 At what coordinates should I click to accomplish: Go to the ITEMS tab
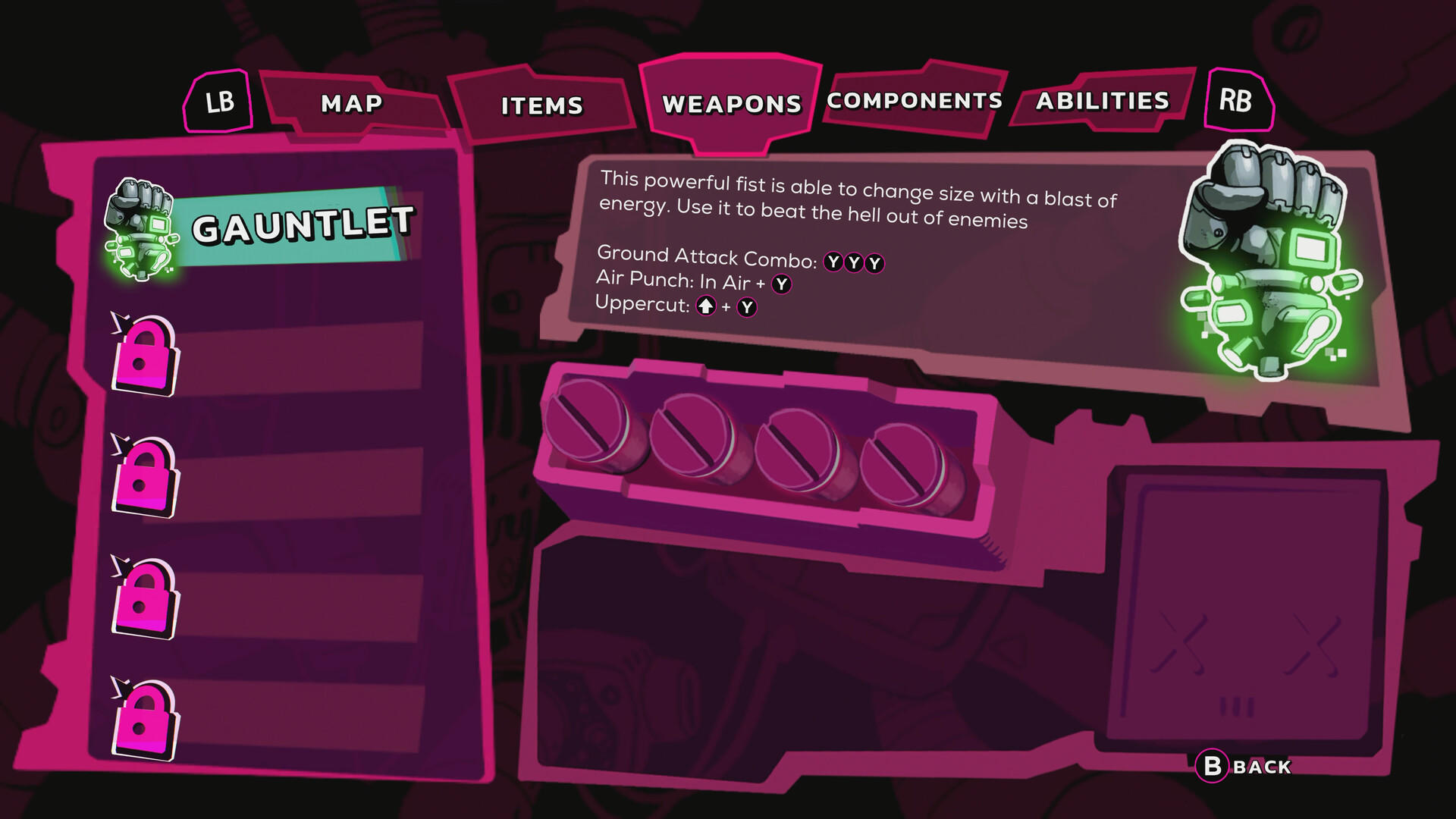(x=541, y=106)
